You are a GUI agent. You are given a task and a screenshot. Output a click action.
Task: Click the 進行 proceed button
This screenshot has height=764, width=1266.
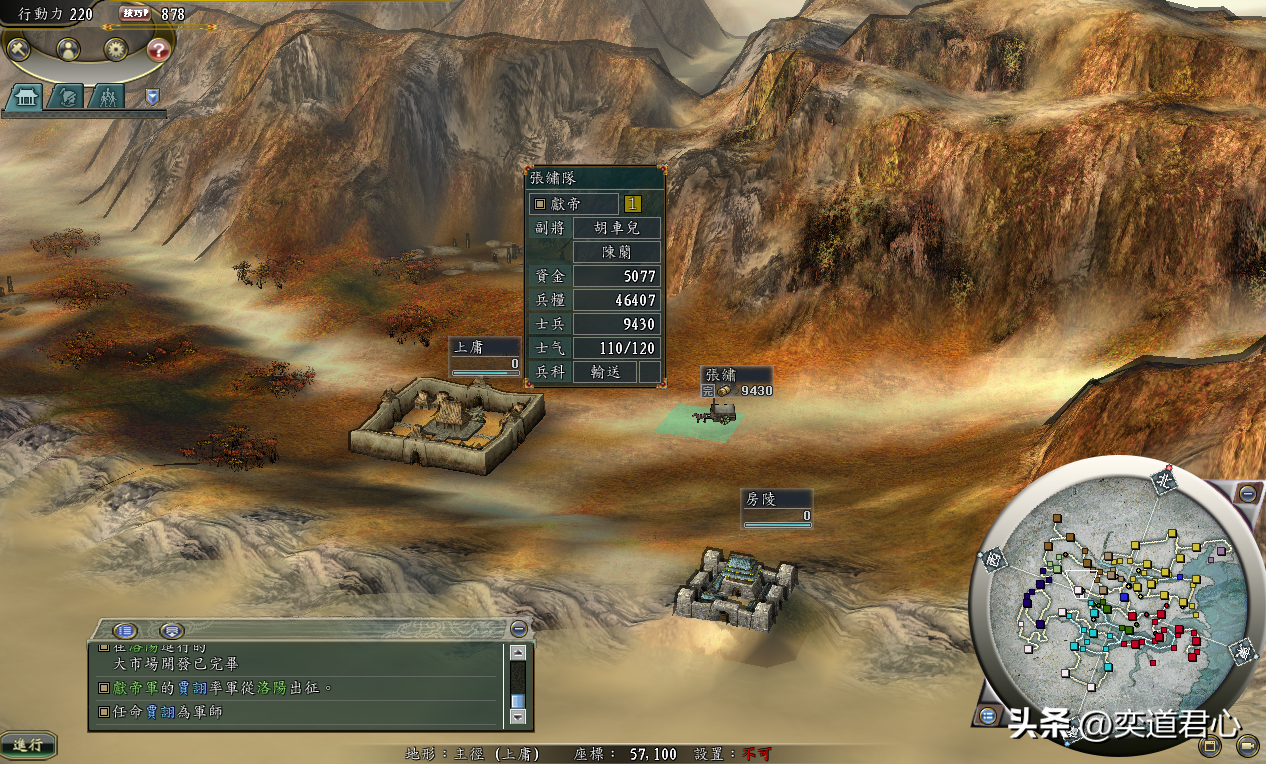[x=28, y=745]
